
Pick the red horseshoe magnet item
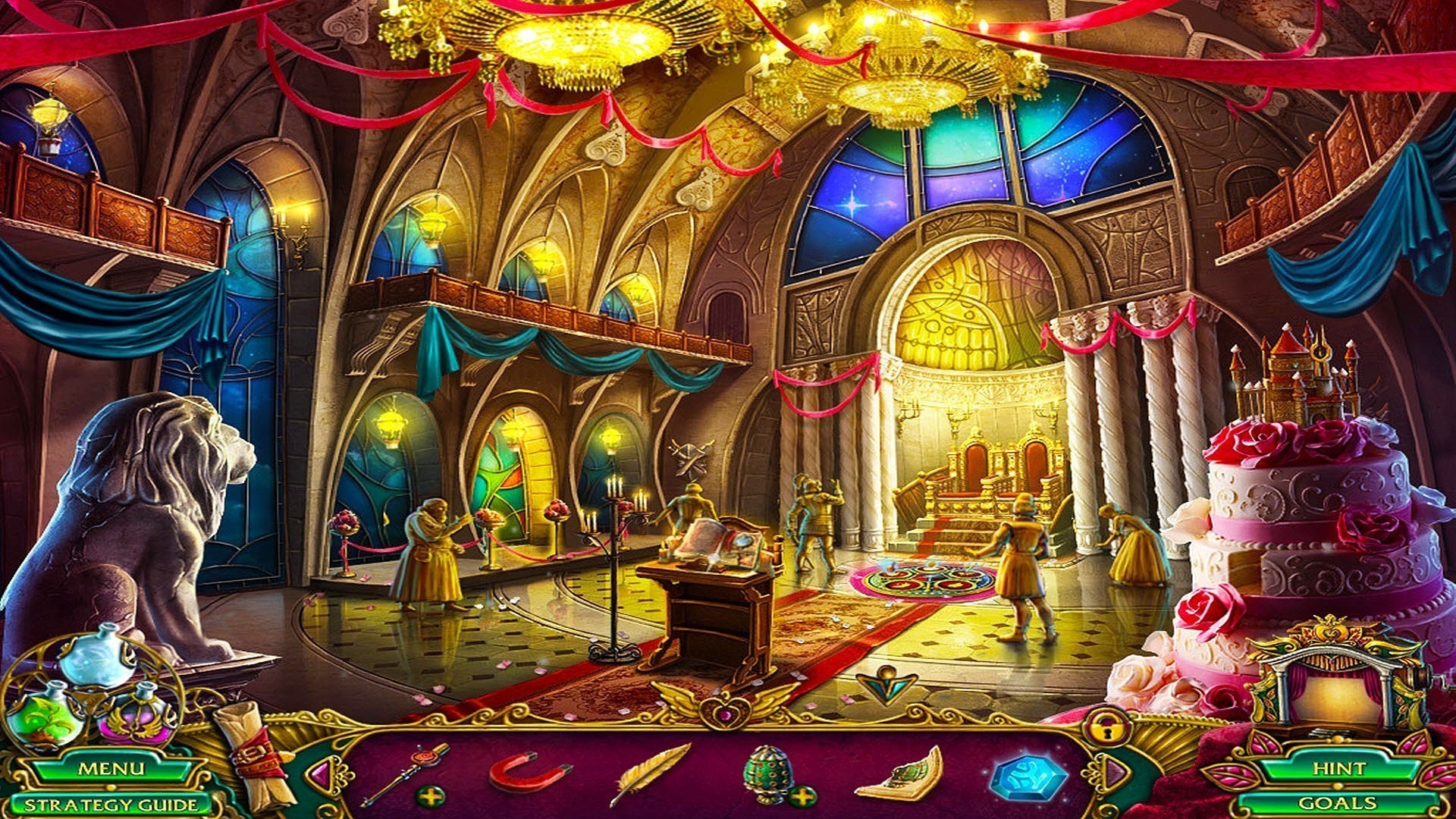point(527,772)
